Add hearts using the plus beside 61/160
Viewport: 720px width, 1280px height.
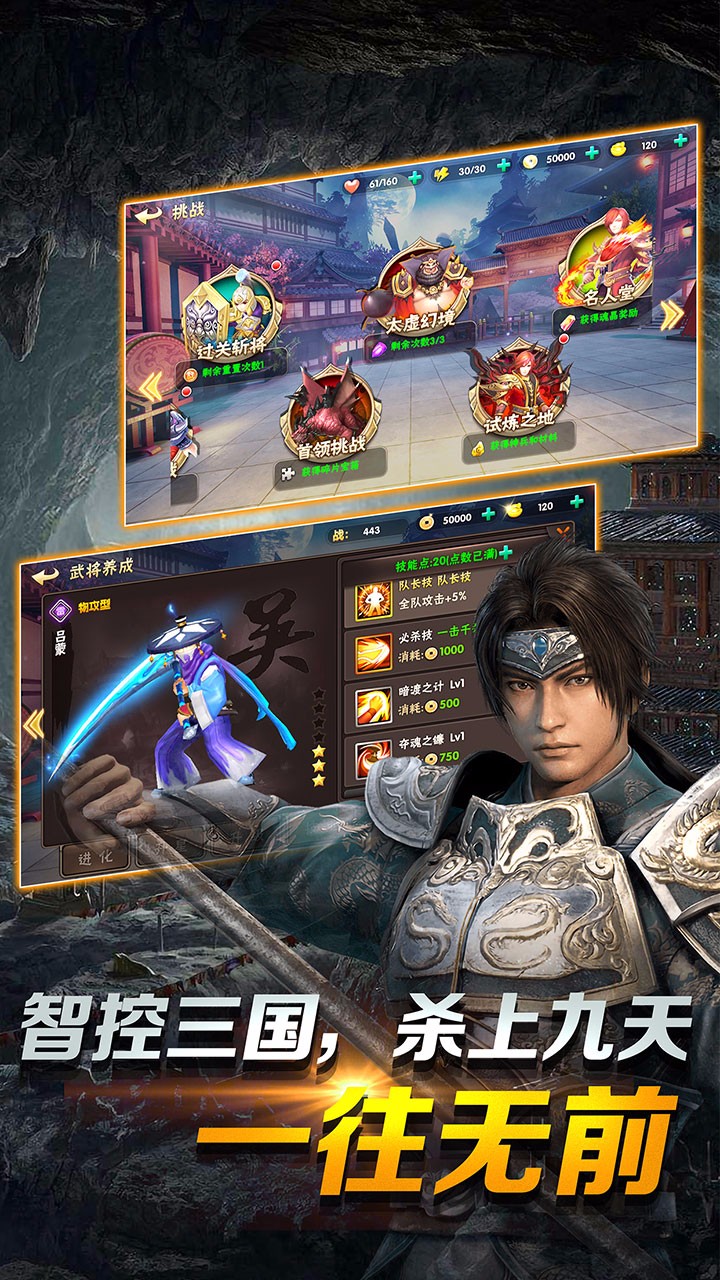tap(416, 178)
